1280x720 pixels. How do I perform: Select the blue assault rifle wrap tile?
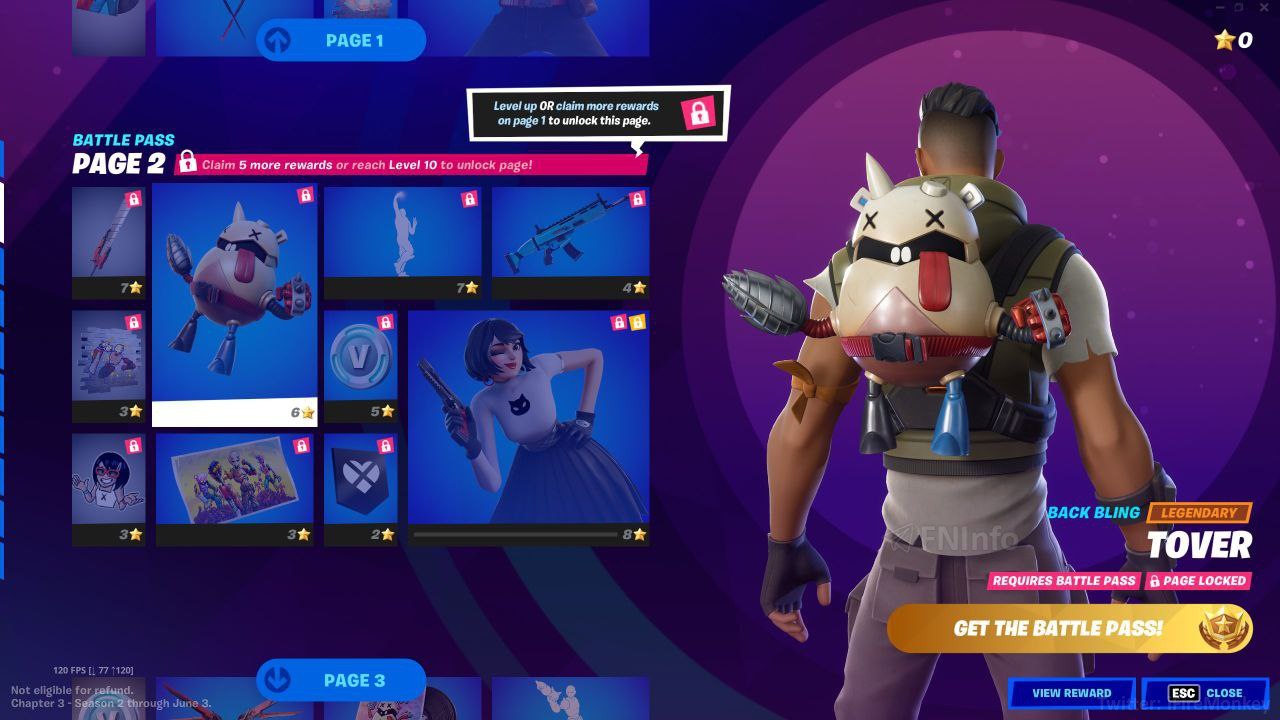pos(570,242)
